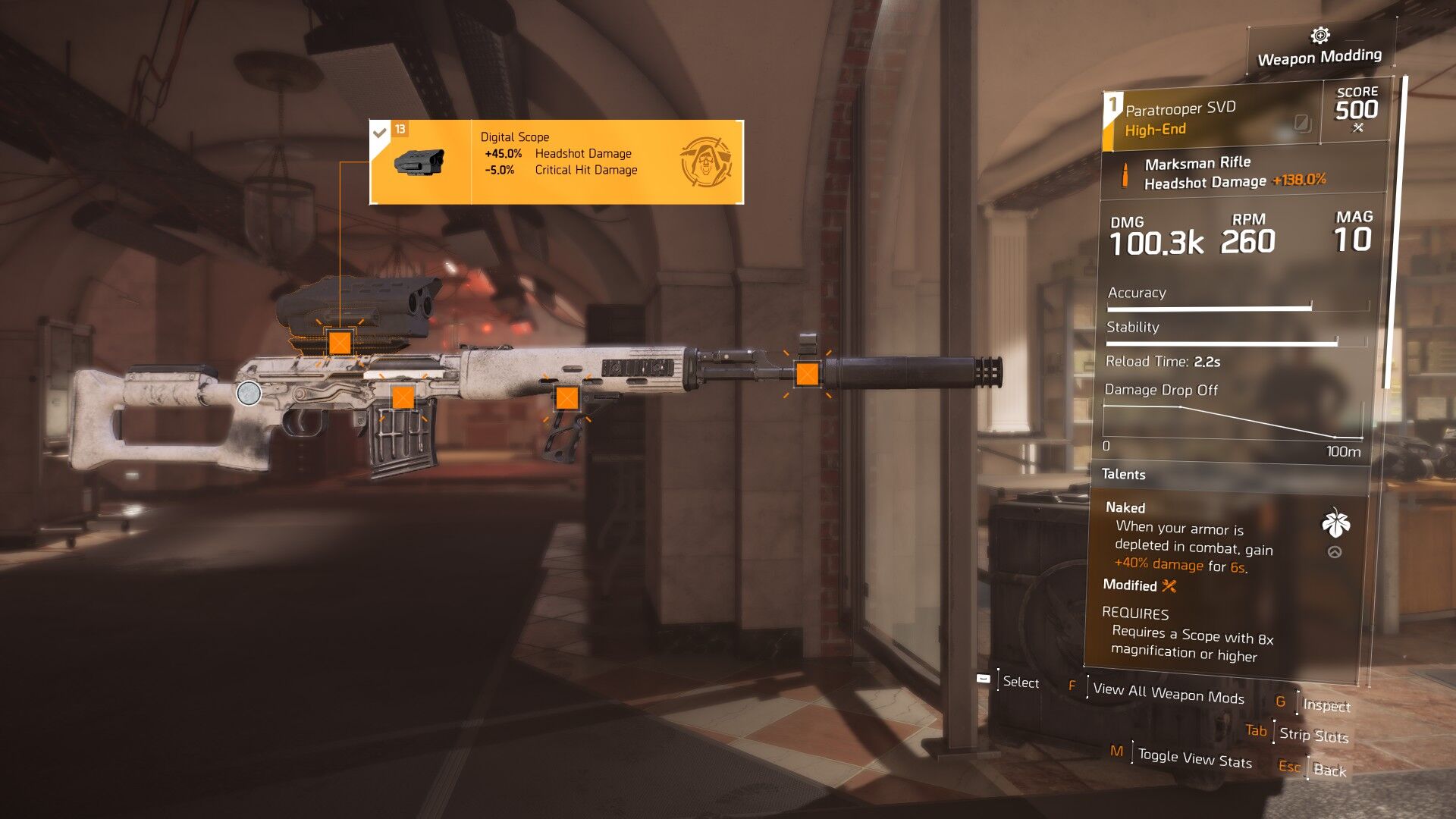Select the Digital Scope mod card
Viewport: 1456px width, 819px height.
point(556,162)
